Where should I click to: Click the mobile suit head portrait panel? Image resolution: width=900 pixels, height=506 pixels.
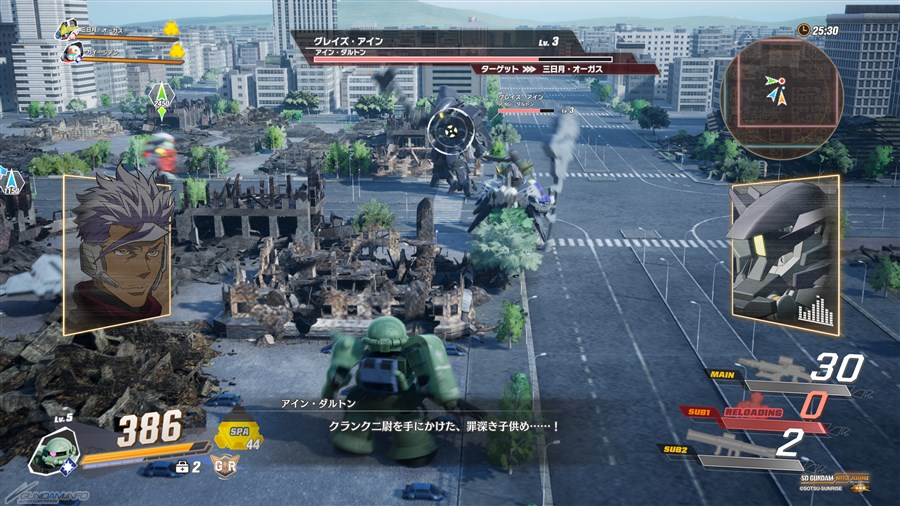coord(783,254)
